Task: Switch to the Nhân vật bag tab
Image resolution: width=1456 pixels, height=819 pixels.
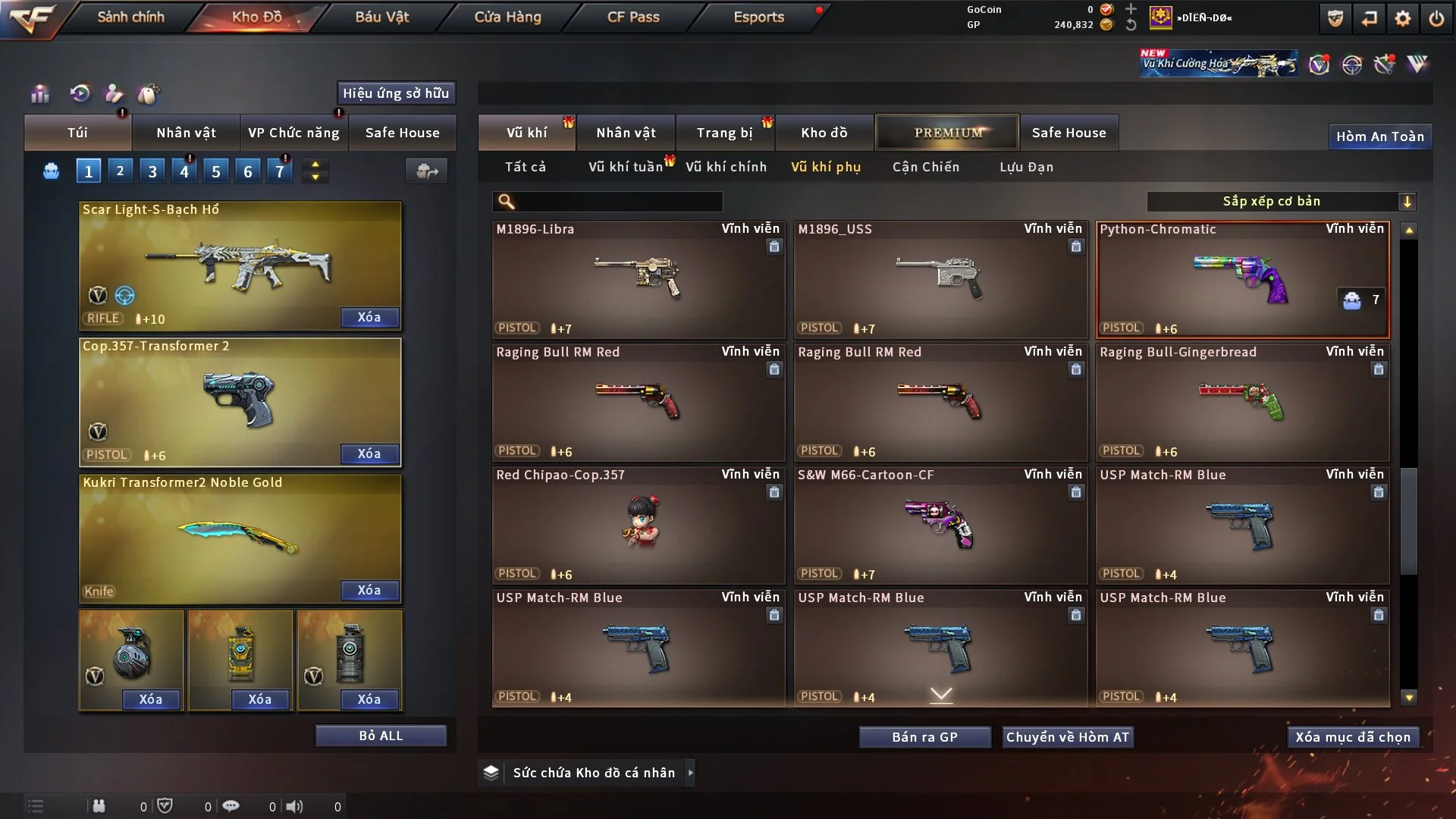Action: (186, 133)
